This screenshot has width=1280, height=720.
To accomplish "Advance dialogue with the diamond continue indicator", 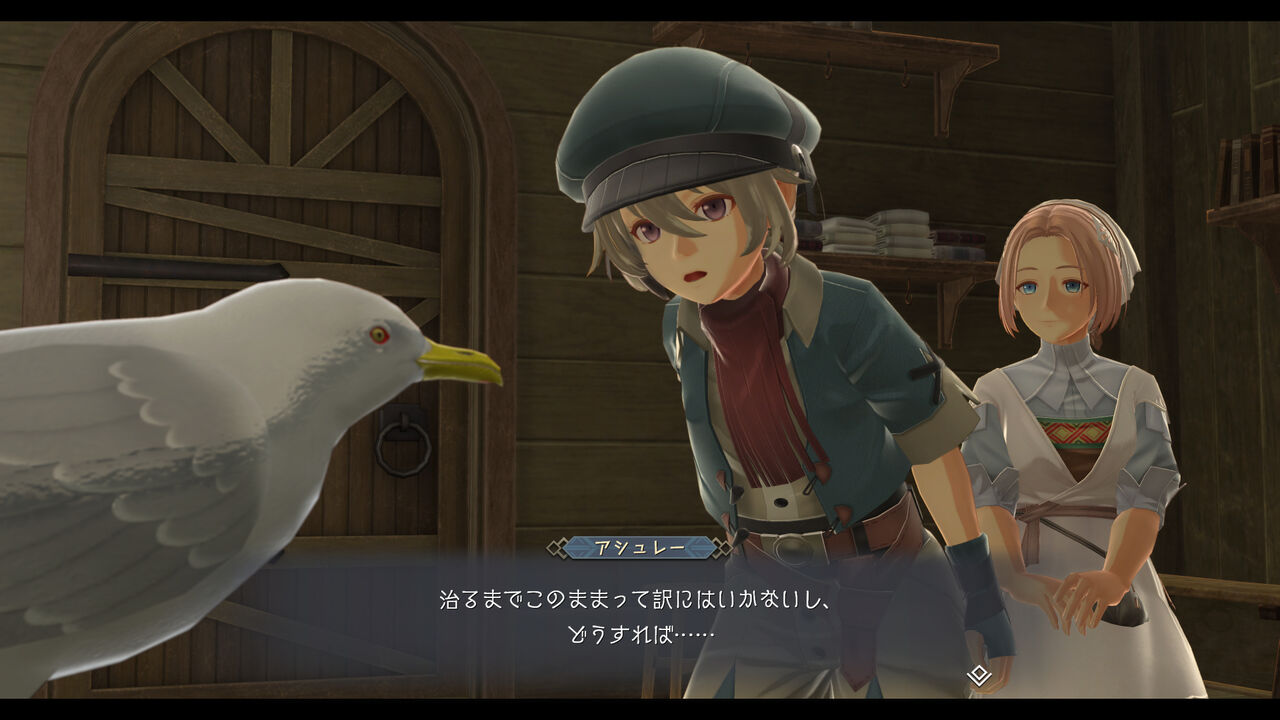I will [979, 676].
